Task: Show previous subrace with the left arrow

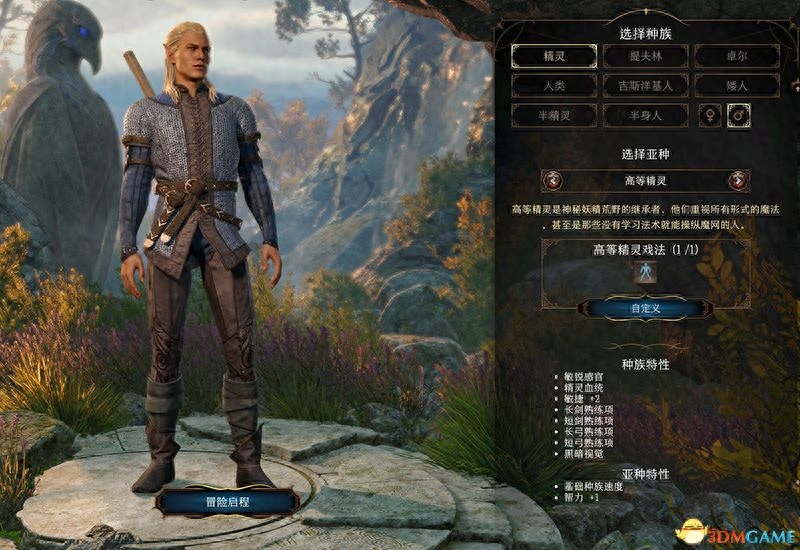Action: click(551, 181)
